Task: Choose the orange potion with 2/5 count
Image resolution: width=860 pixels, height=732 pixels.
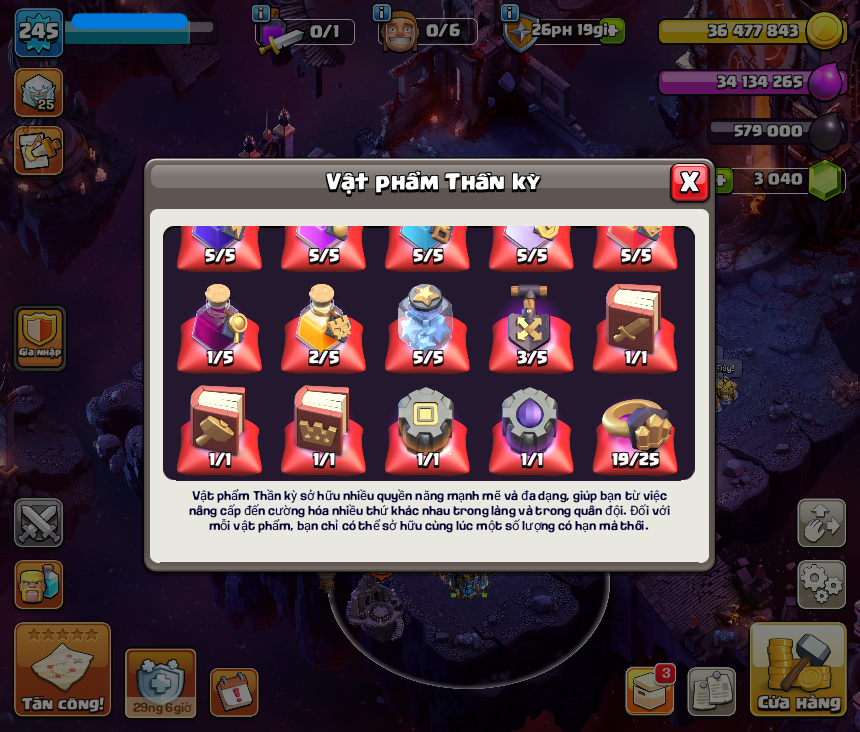Action: tap(324, 325)
